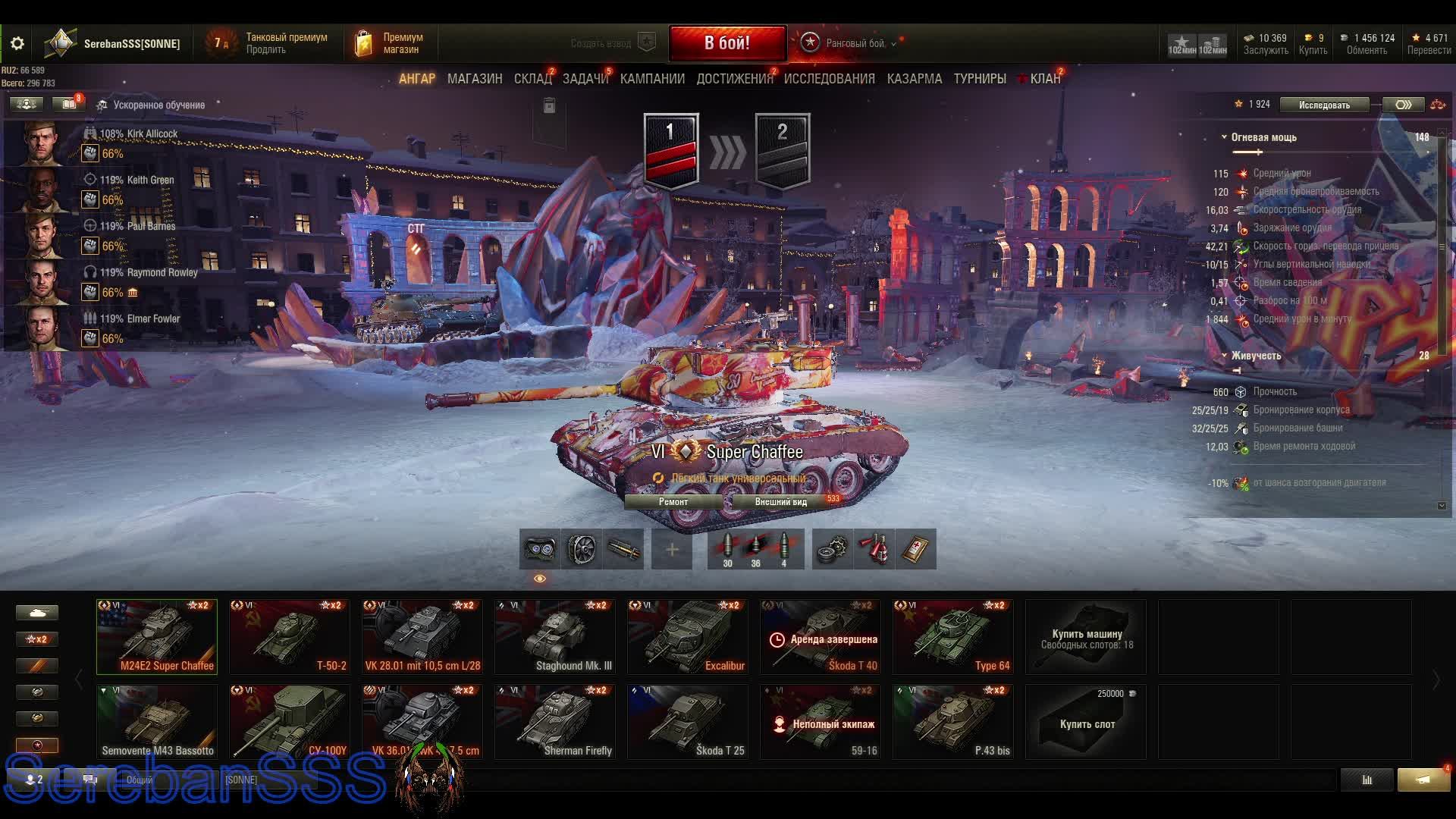This screenshot has width=1456, height=819.
Task: Pick the Excalibur tank from the carousel
Action: tap(687, 637)
